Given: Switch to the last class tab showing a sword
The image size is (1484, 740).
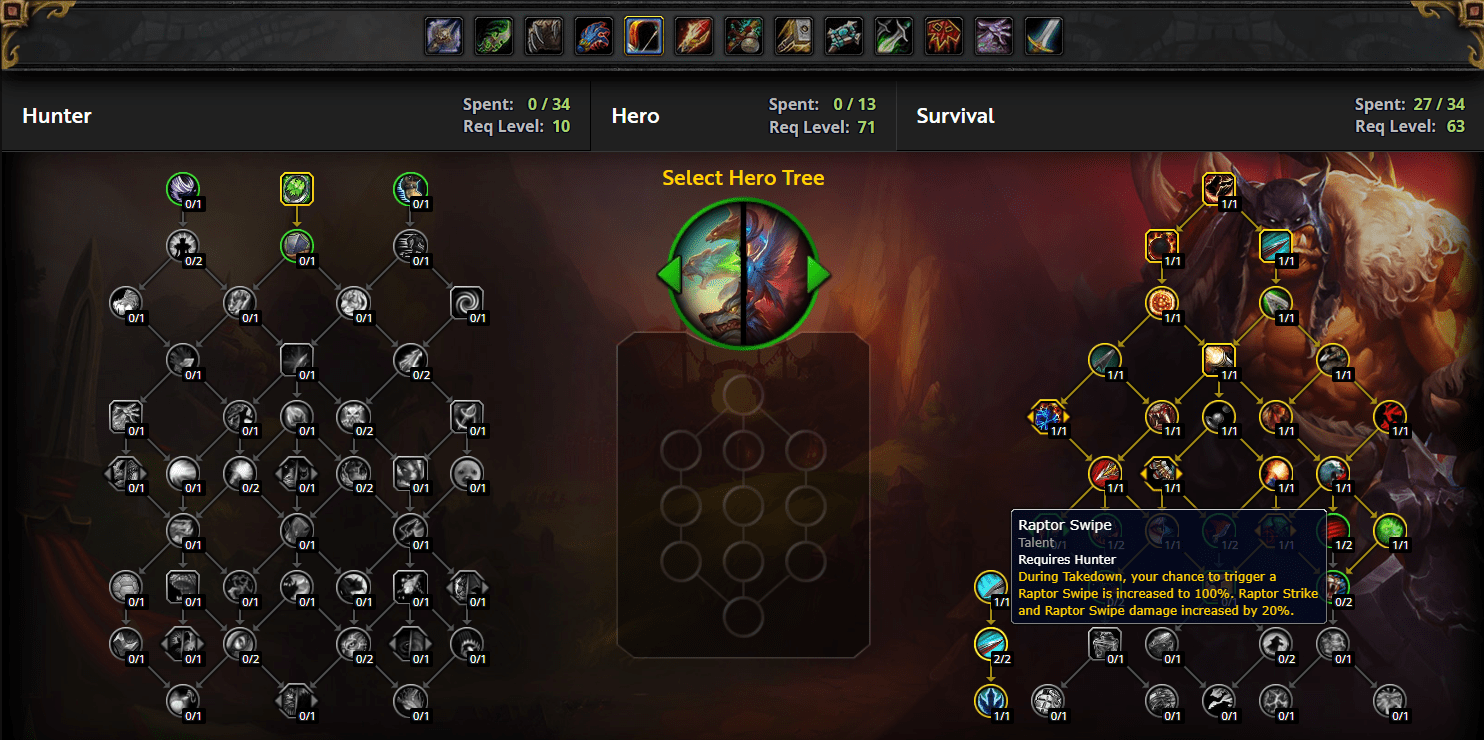Looking at the screenshot, I should coord(1043,35).
